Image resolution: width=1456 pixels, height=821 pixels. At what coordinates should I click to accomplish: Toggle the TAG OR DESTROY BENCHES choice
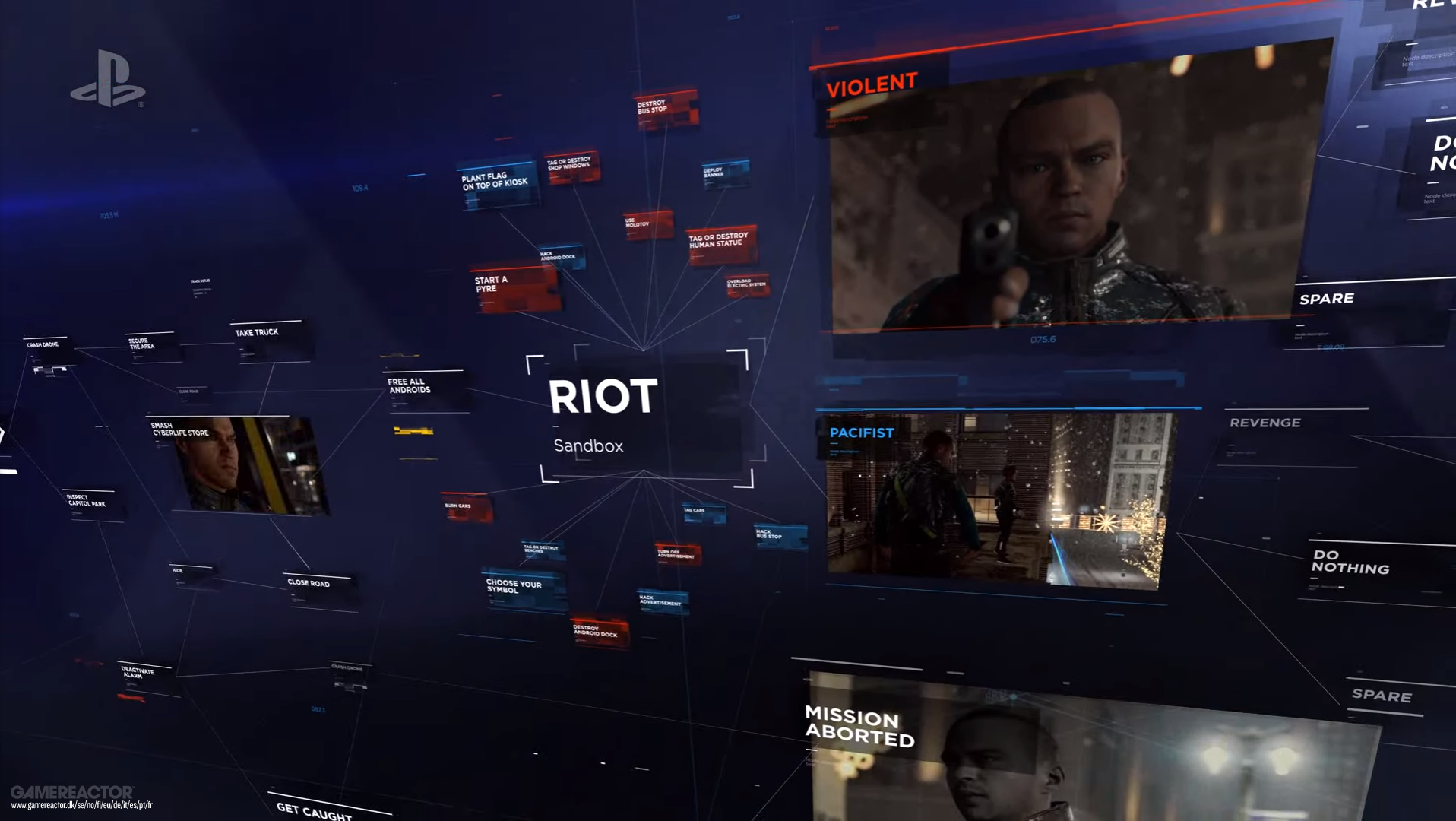pos(541,549)
